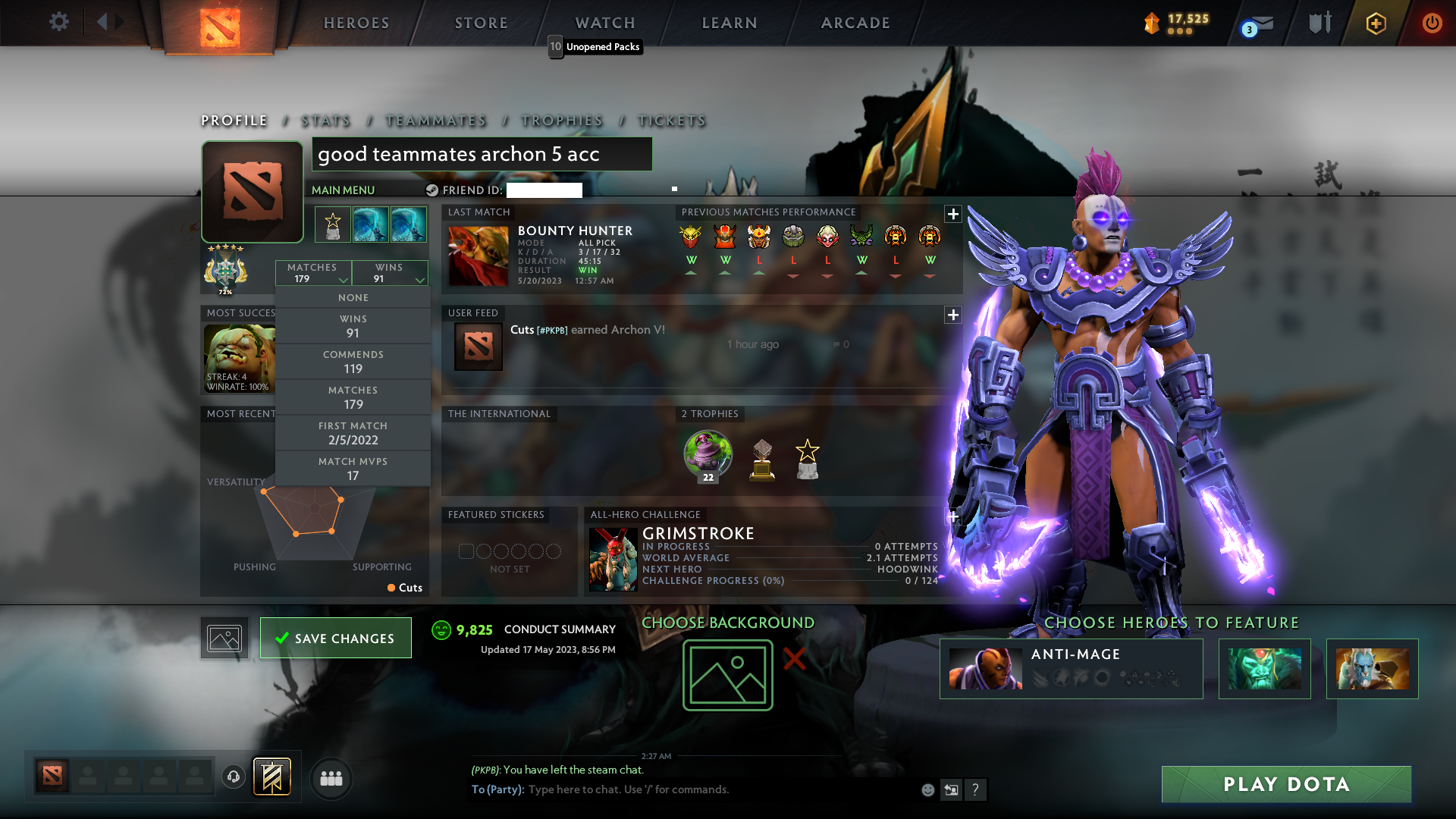The height and width of the screenshot is (819, 1456).
Task: Click the Dota Plus gold shield icon
Action: point(1375,23)
